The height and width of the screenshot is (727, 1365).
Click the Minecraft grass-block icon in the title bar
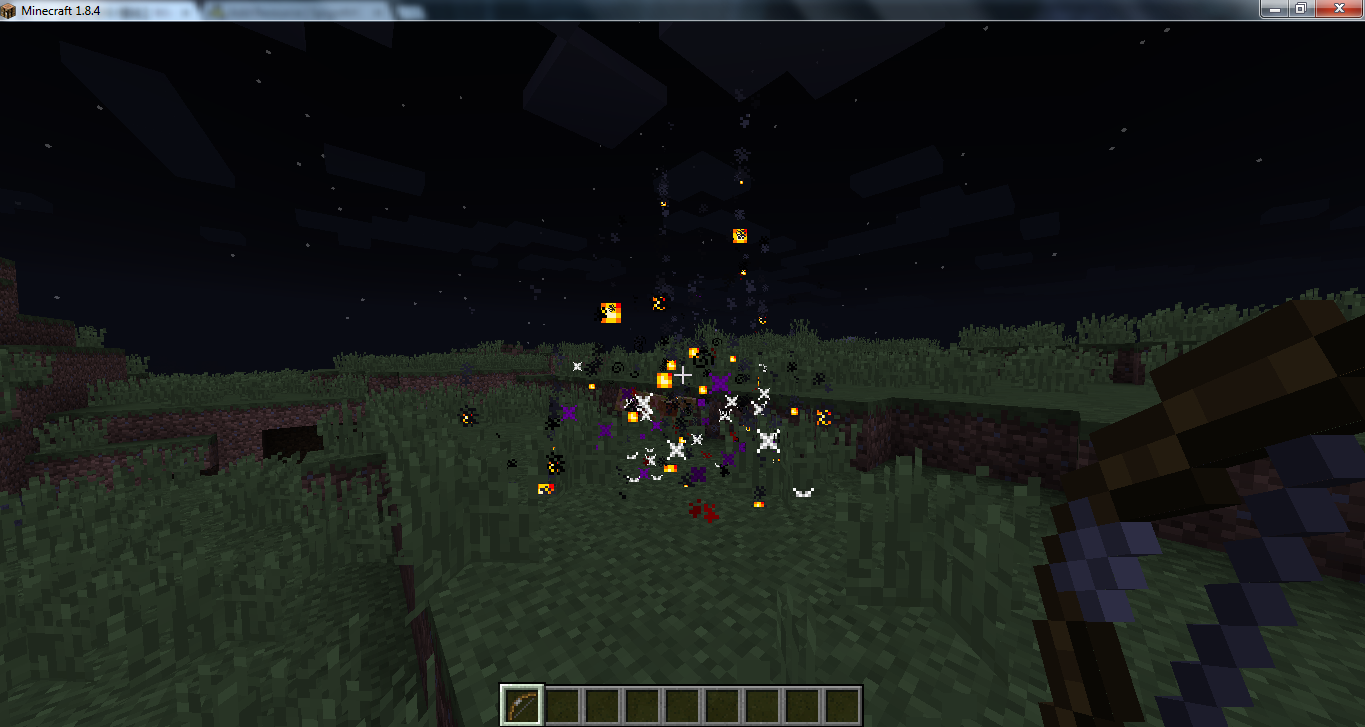(10, 9)
